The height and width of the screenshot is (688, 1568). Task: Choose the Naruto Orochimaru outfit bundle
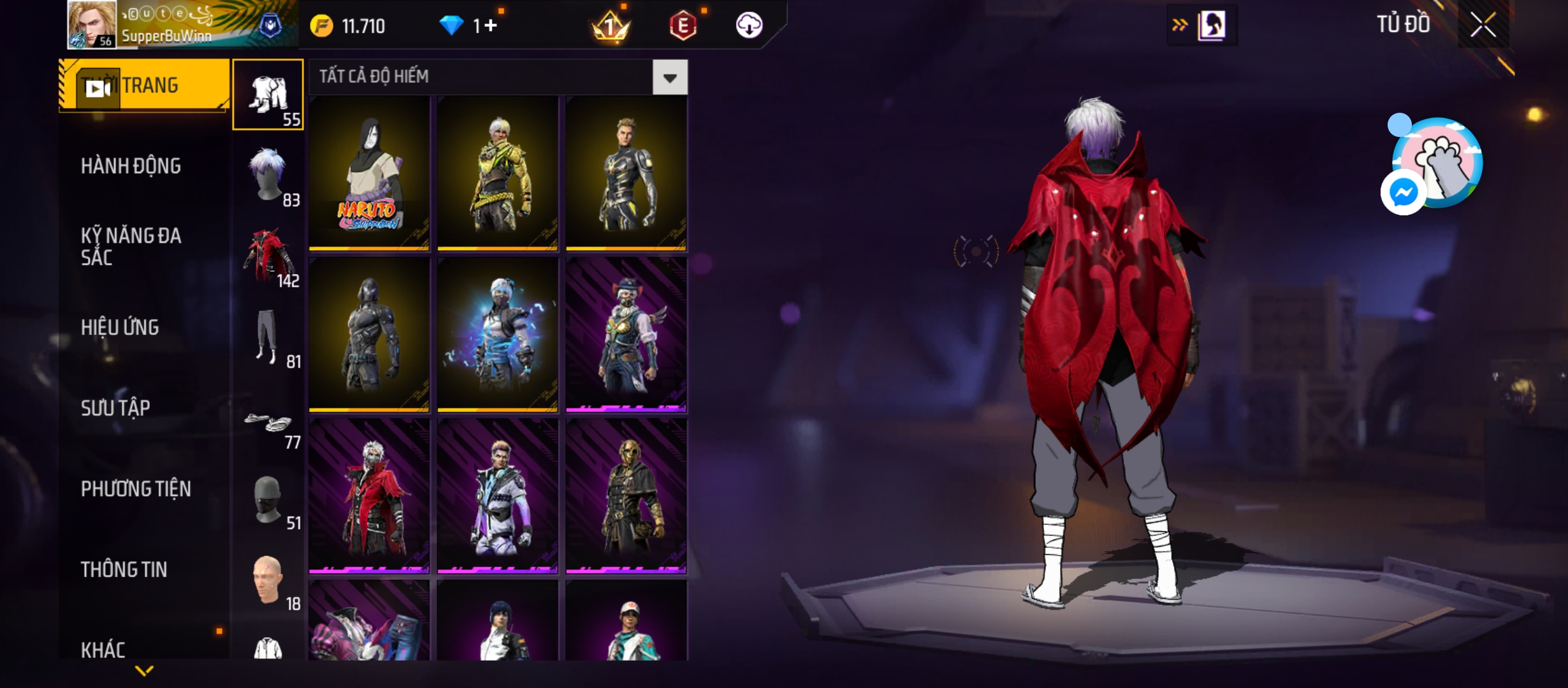[x=369, y=173]
